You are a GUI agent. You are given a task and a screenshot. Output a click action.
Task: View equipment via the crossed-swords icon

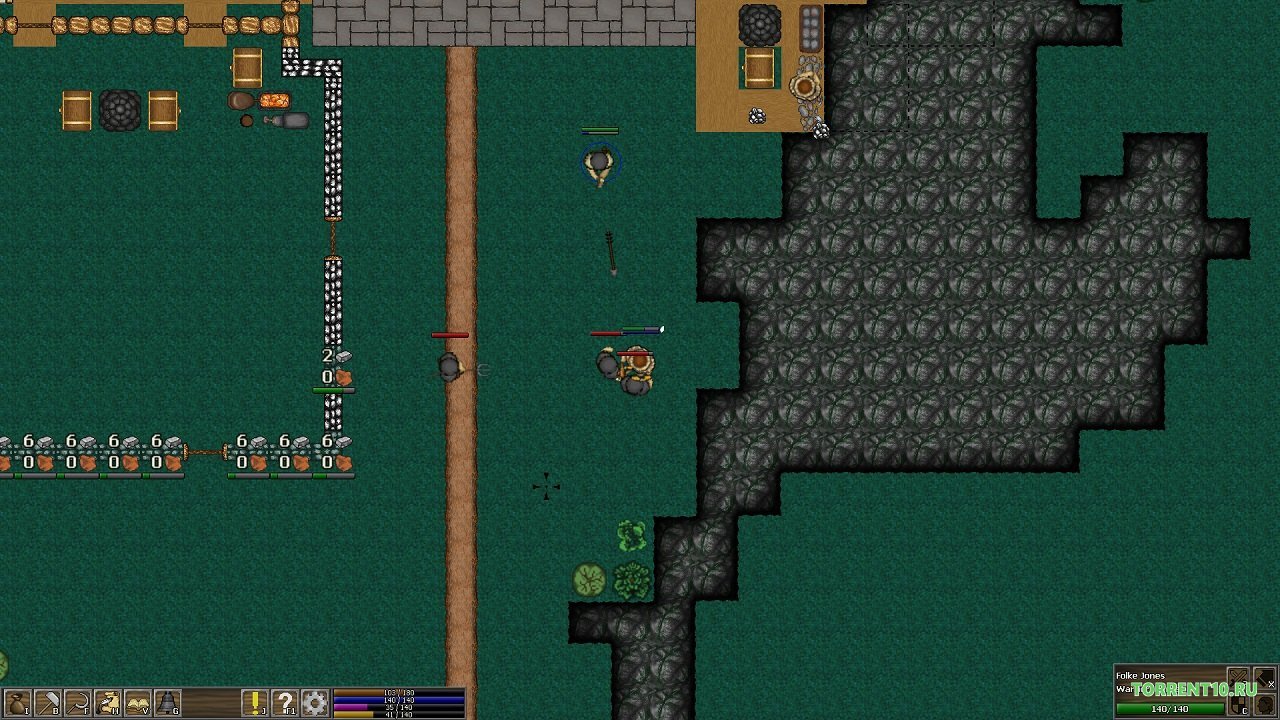tap(1238, 677)
